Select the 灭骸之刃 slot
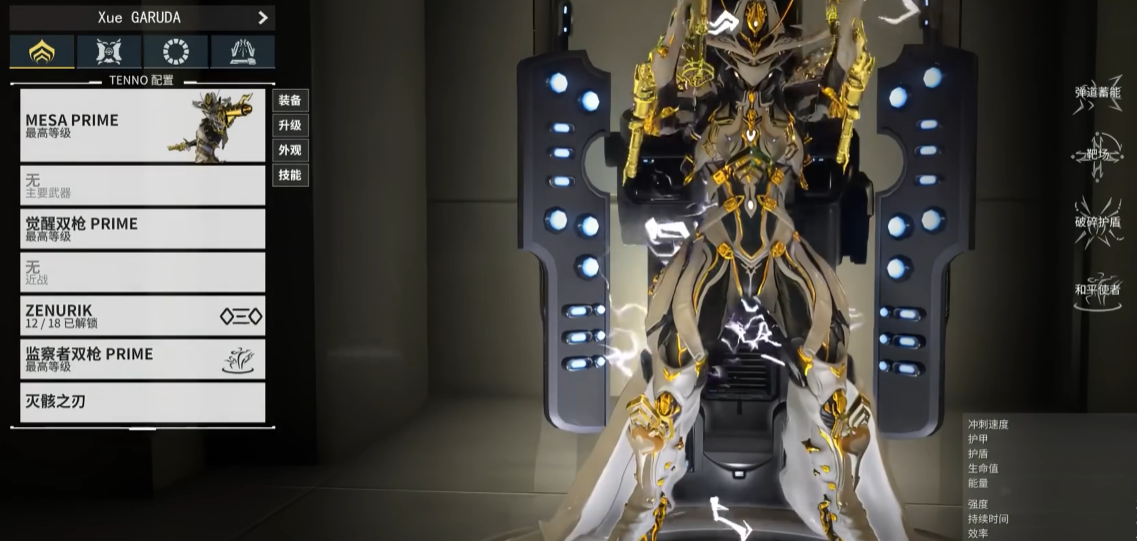1137x541 pixels. (x=142, y=402)
